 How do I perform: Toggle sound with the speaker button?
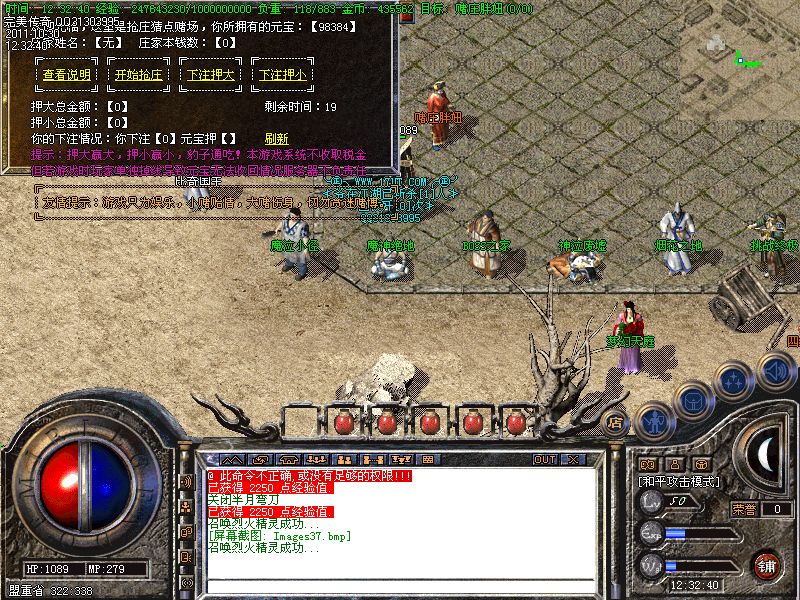click(775, 369)
